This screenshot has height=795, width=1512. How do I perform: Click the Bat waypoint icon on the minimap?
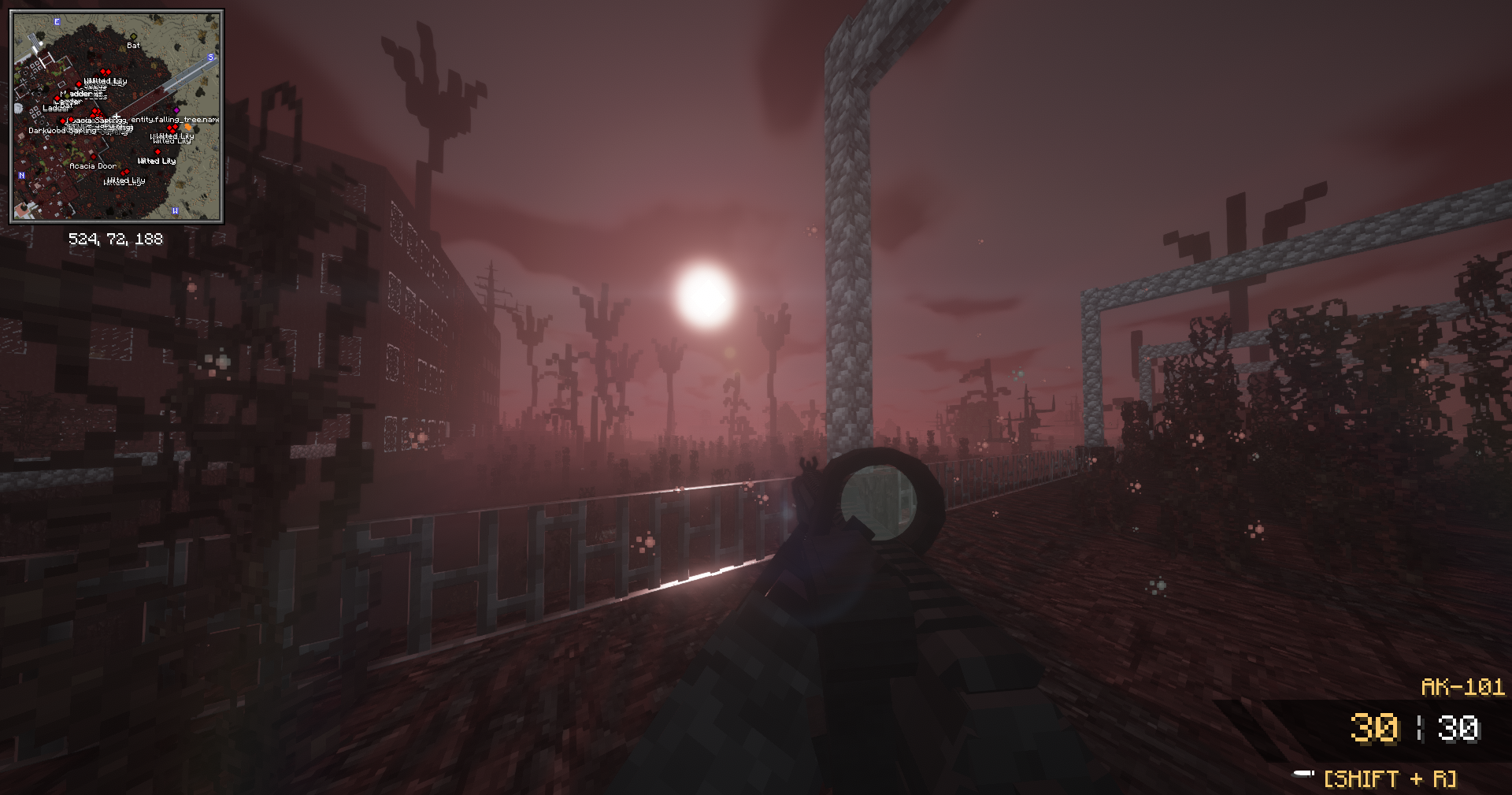pos(134,36)
